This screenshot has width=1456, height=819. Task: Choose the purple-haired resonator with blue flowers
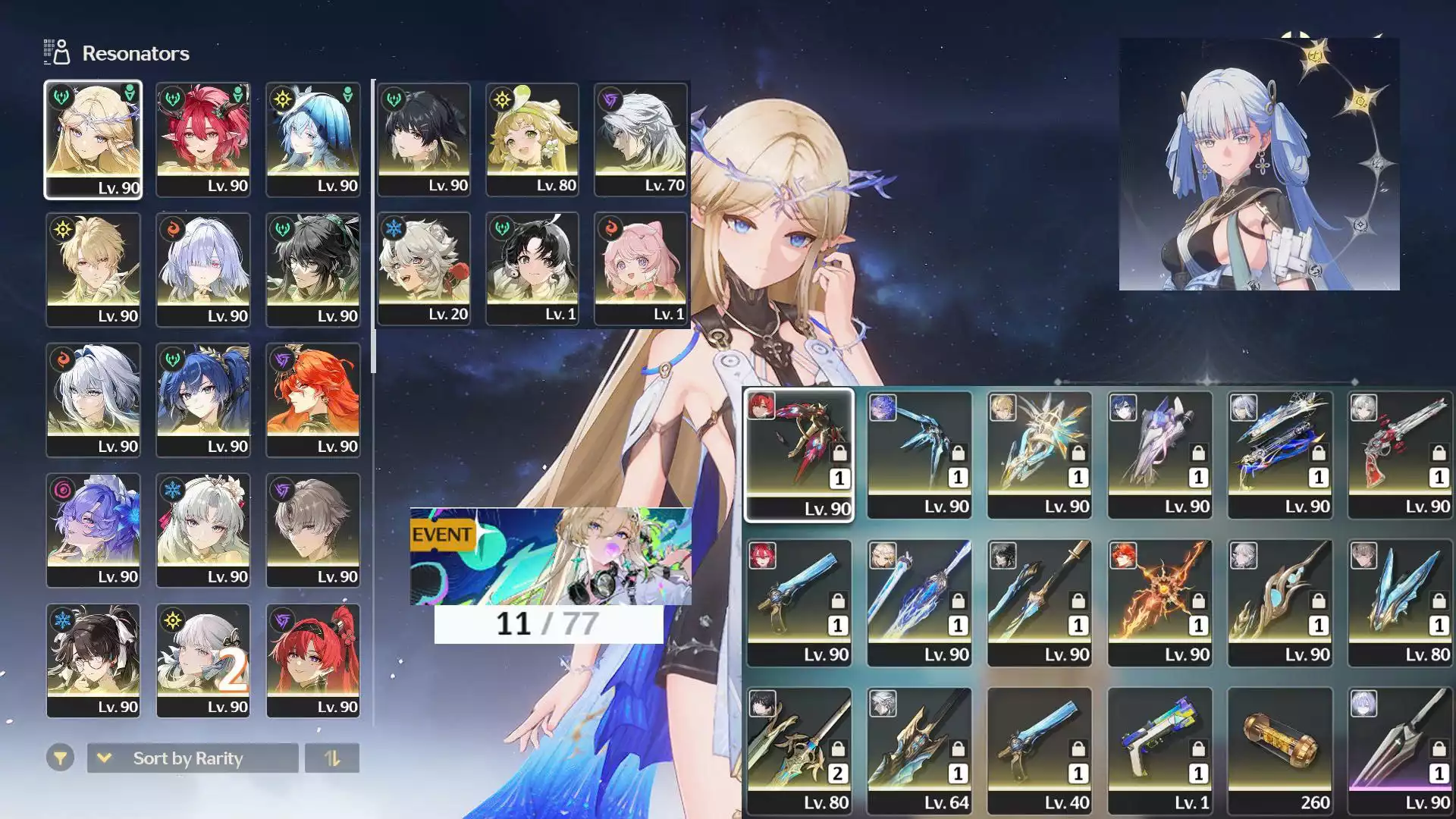(93, 530)
